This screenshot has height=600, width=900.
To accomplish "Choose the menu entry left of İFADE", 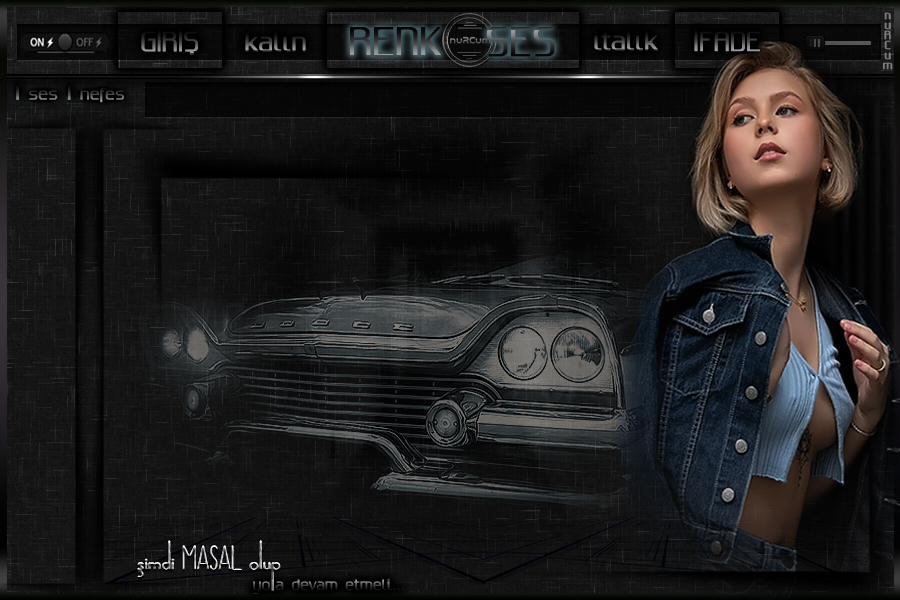I will pyautogui.click(x=625, y=43).
